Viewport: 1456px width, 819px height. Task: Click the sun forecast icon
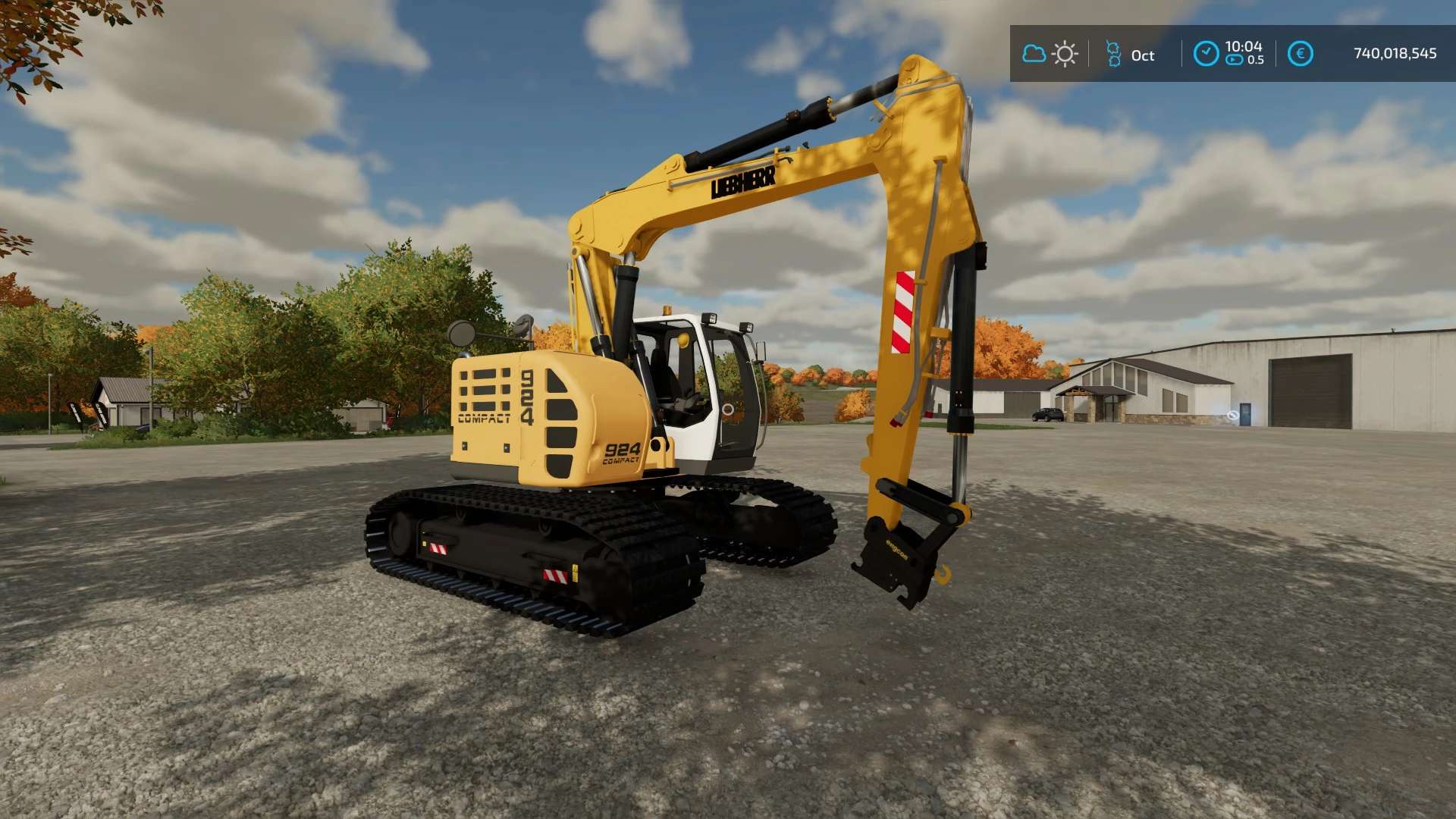click(1065, 54)
